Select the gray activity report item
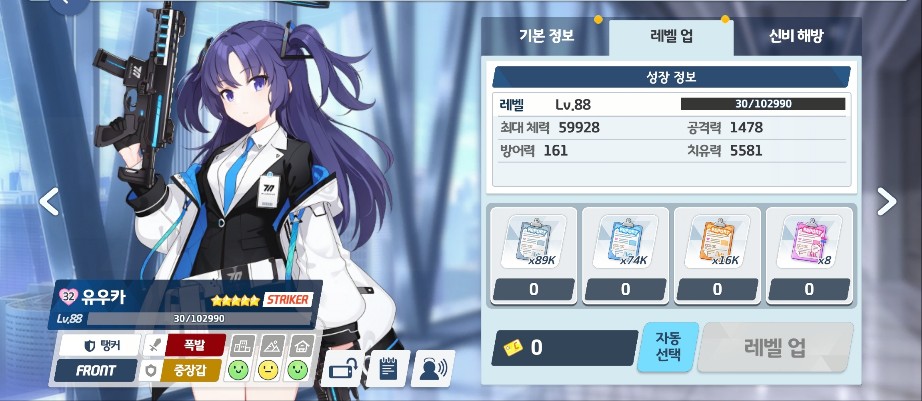Viewport: 922px width, 401px height. click(533, 245)
